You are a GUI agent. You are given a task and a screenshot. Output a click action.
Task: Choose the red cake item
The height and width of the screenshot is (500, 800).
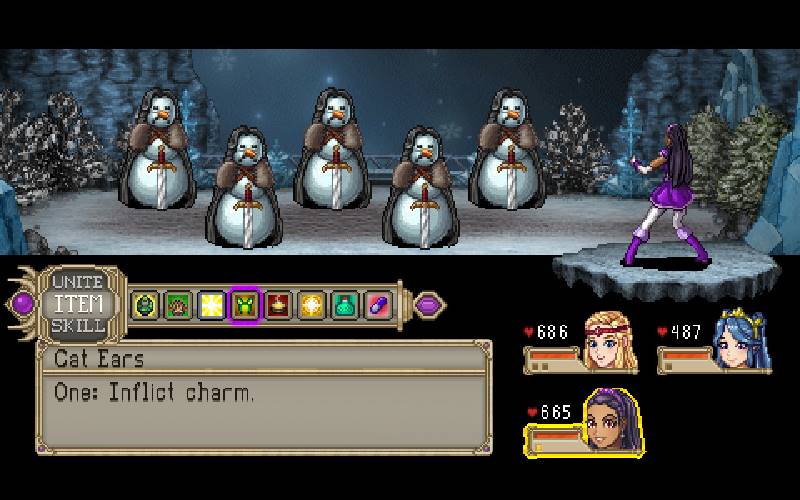[x=278, y=304]
